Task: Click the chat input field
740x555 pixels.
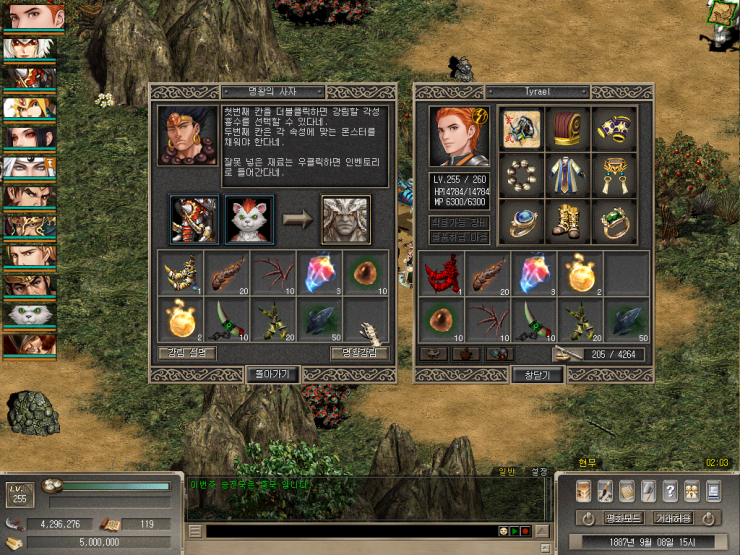Action: click(350, 531)
